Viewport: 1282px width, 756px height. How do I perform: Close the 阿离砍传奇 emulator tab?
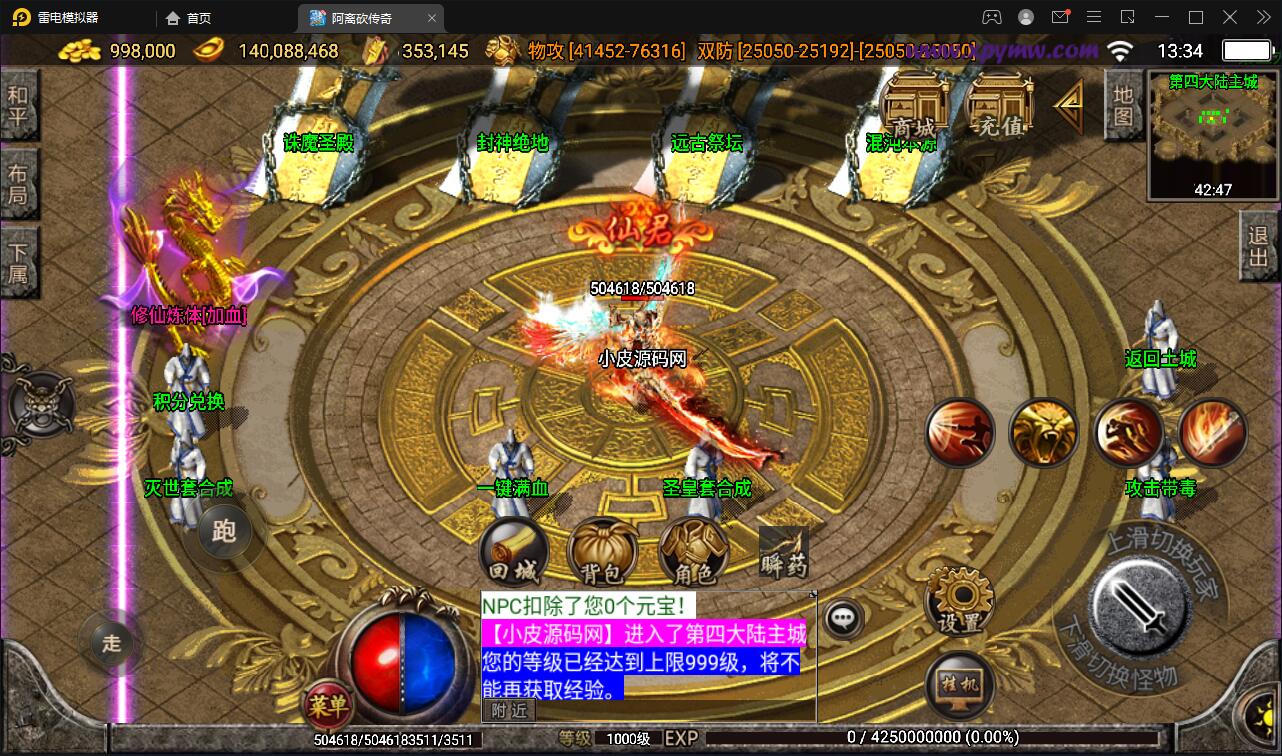(431, 18)
